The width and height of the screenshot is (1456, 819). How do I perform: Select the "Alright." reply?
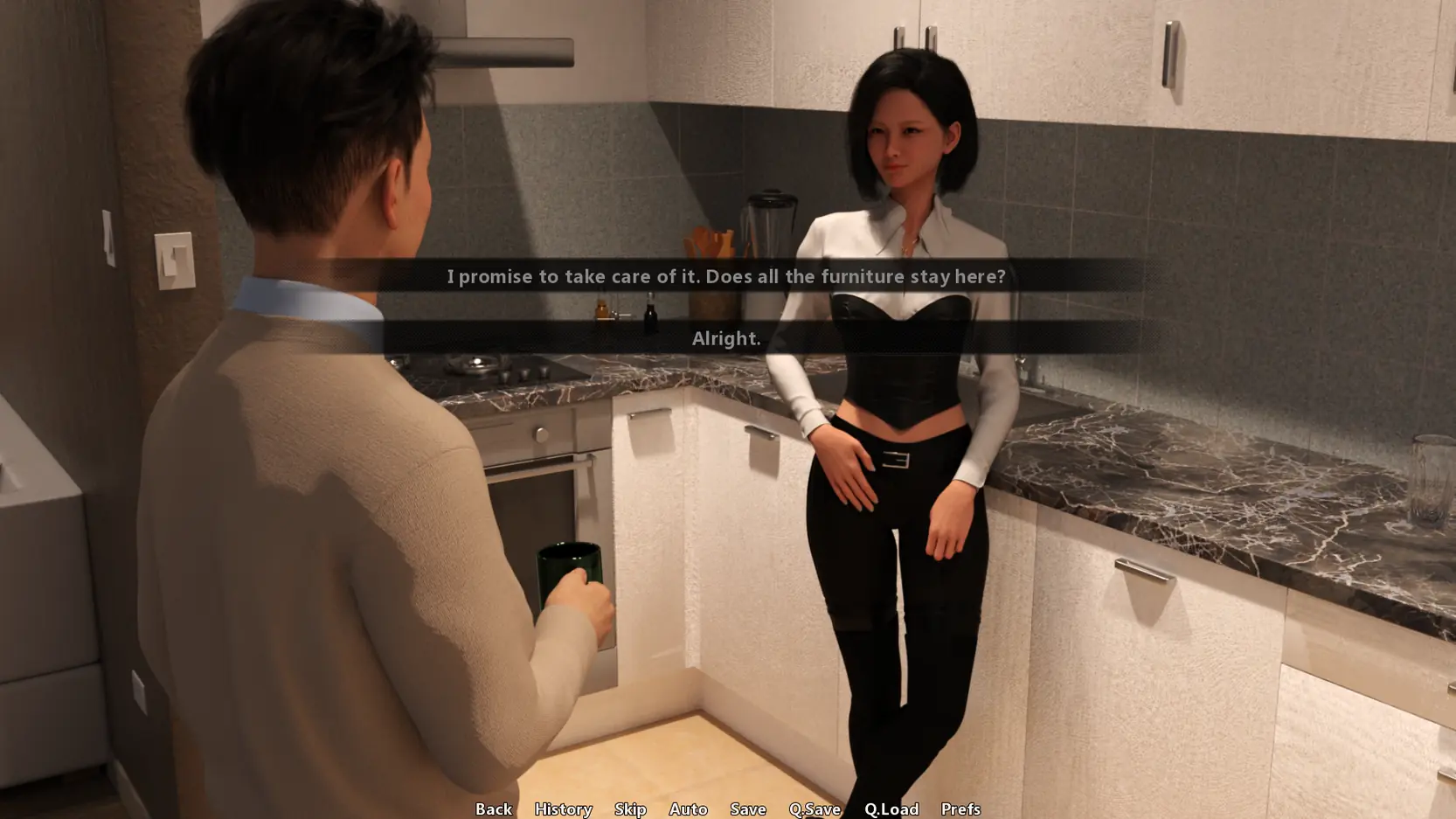click(725, 338)
